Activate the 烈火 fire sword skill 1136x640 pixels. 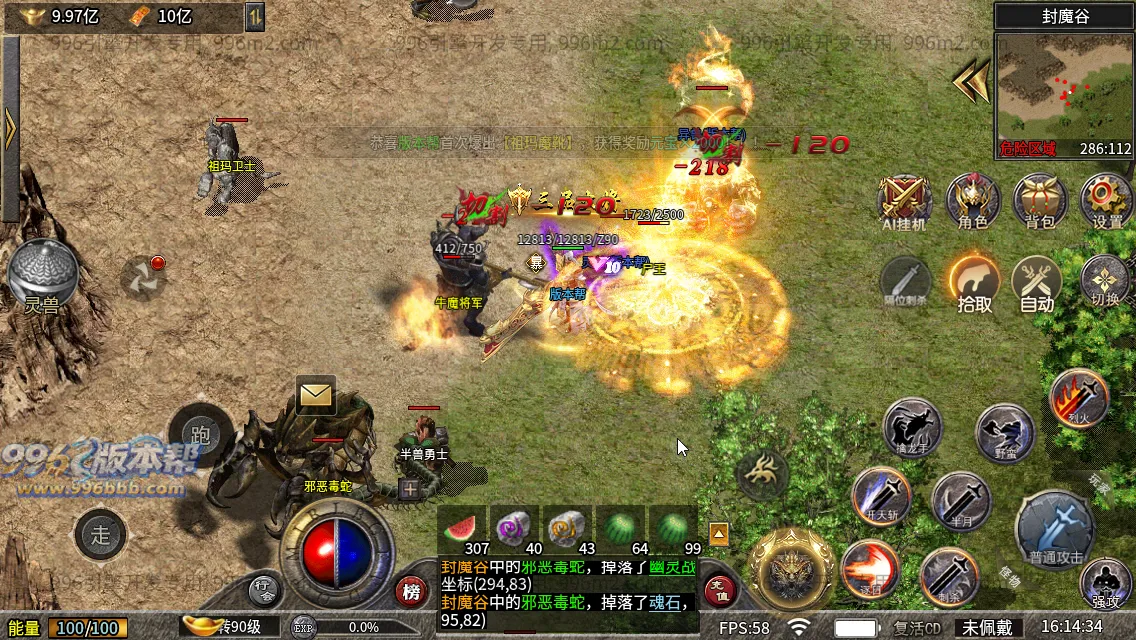pyautogui.click(x=1079, y=399)
